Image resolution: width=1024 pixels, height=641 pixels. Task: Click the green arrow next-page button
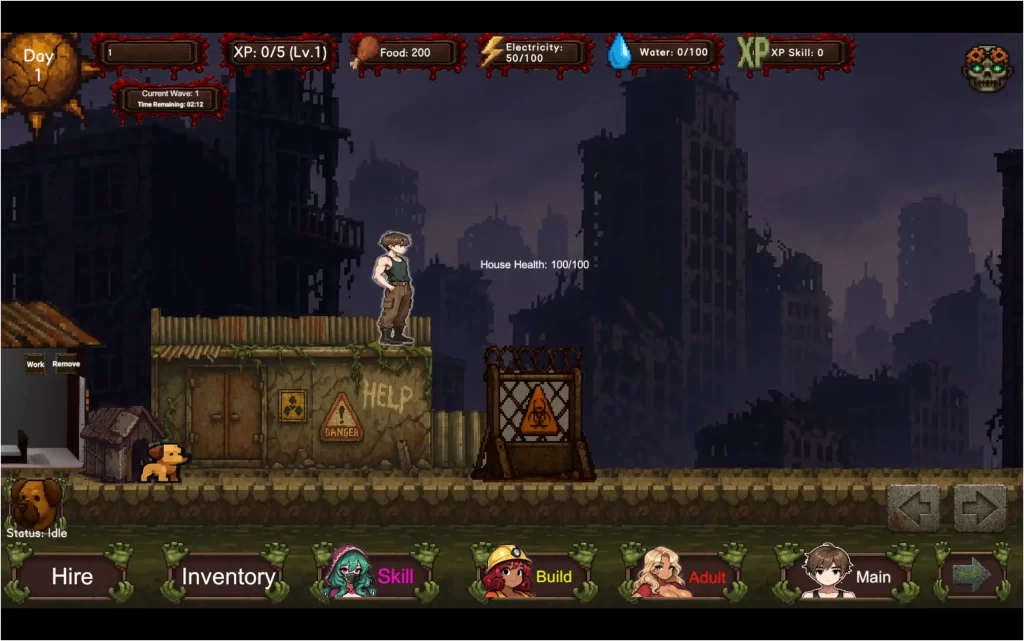click(x=971, y=575)
